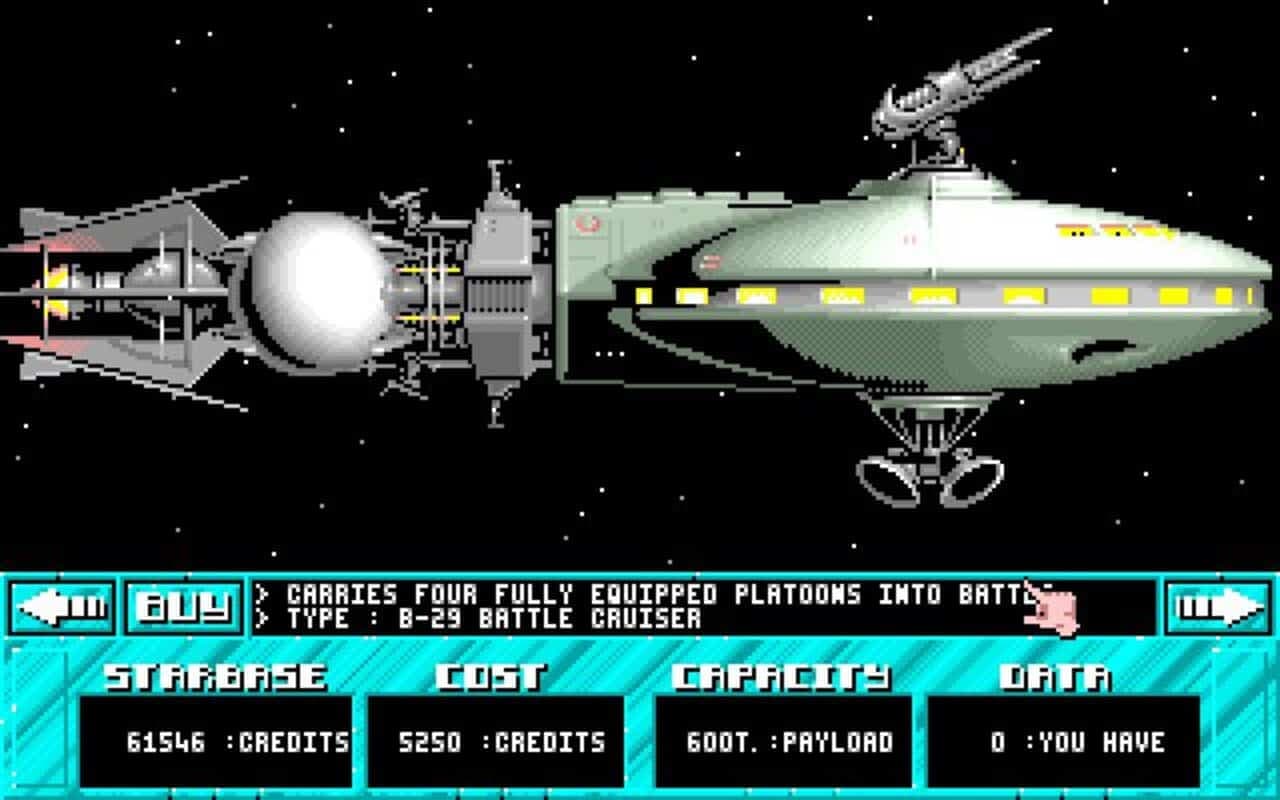Click the hand cursor icon
The image size is (1280, 800).
point(1051,607)
